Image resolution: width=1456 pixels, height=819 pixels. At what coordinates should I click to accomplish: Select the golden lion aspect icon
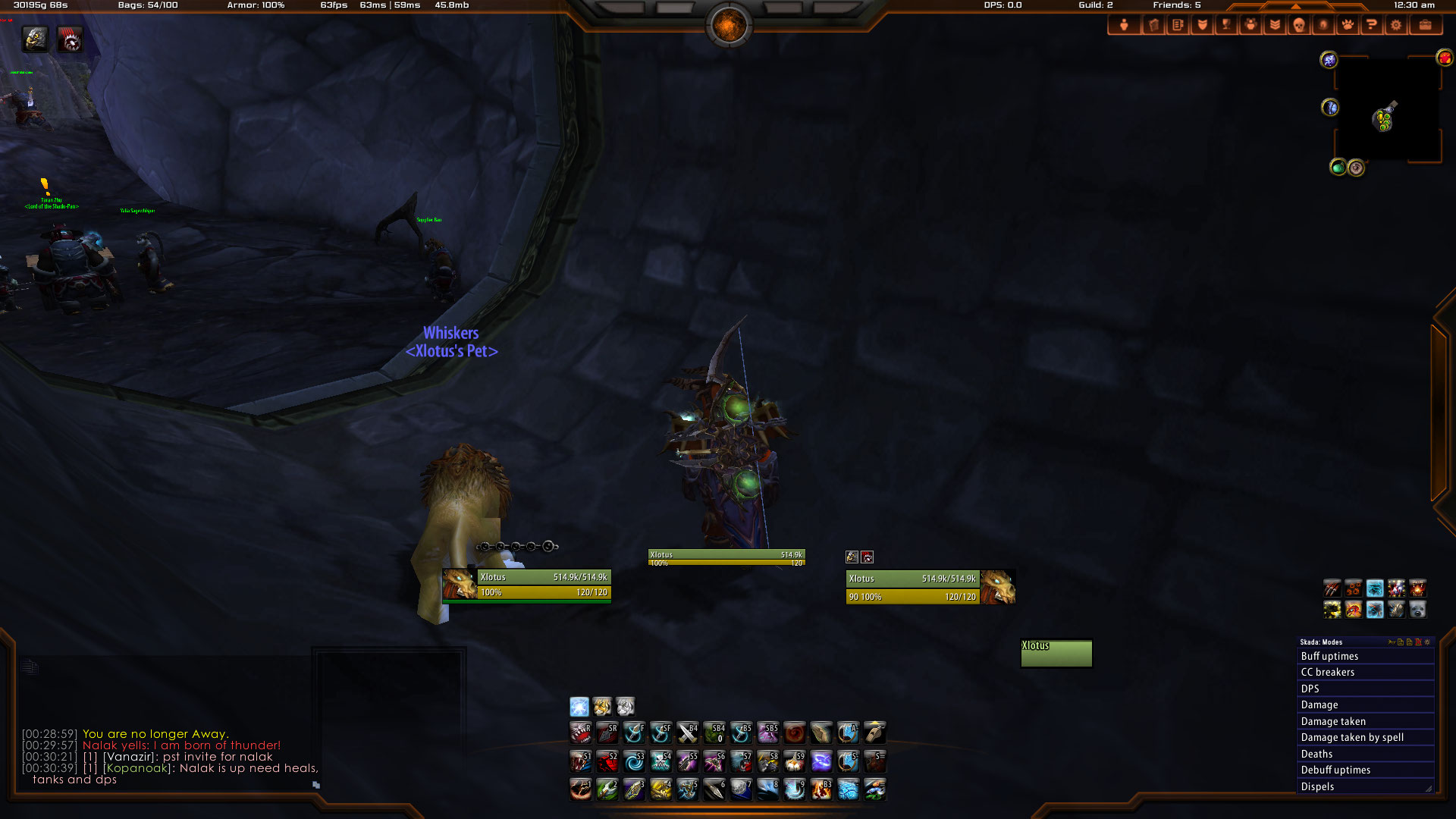602,707
